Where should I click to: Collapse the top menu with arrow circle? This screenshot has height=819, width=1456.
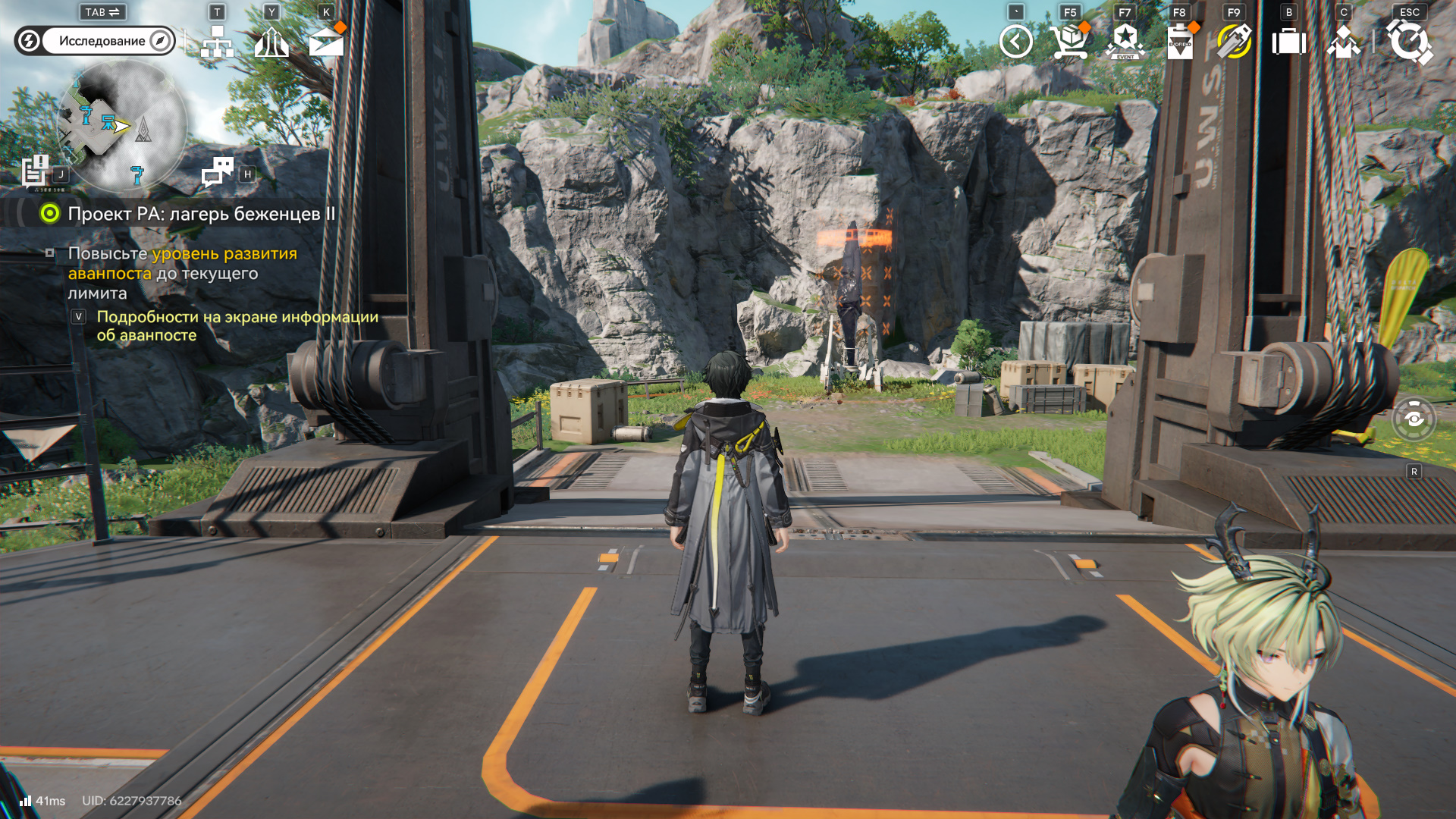coord(1016,42)
